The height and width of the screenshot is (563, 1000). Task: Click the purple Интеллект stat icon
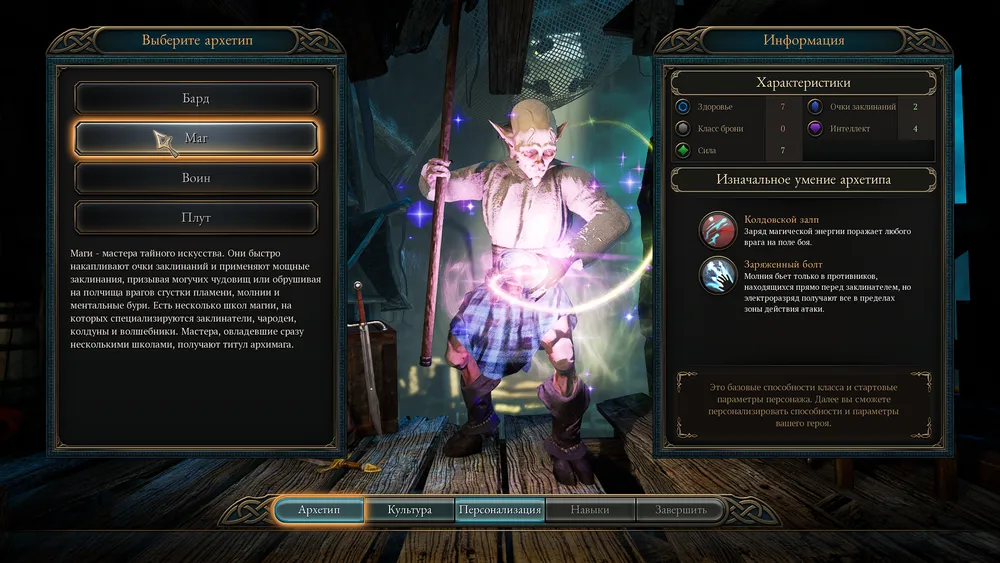tap(815, 128)
